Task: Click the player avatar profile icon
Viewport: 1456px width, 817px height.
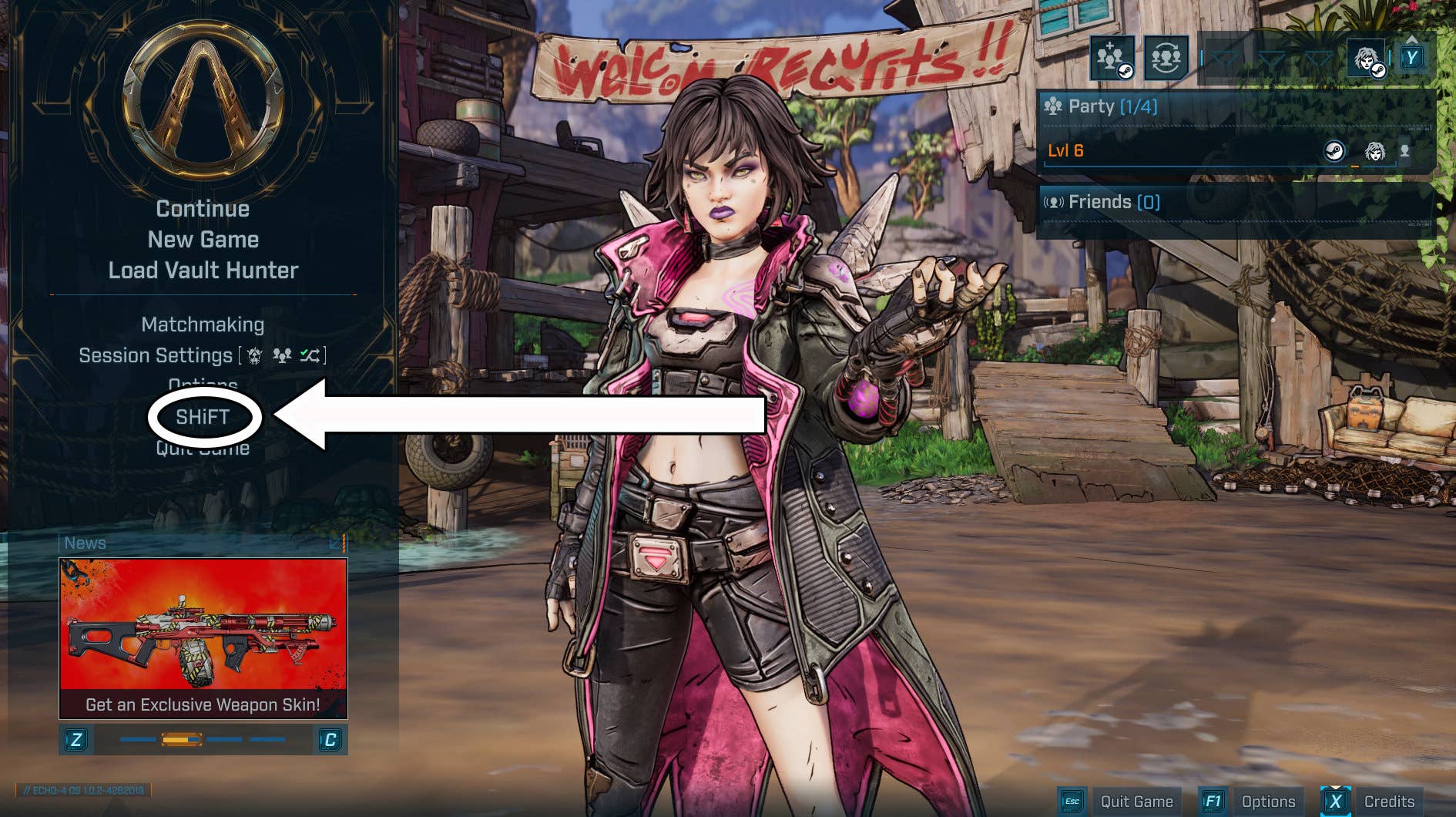Action: [1367, 59]
